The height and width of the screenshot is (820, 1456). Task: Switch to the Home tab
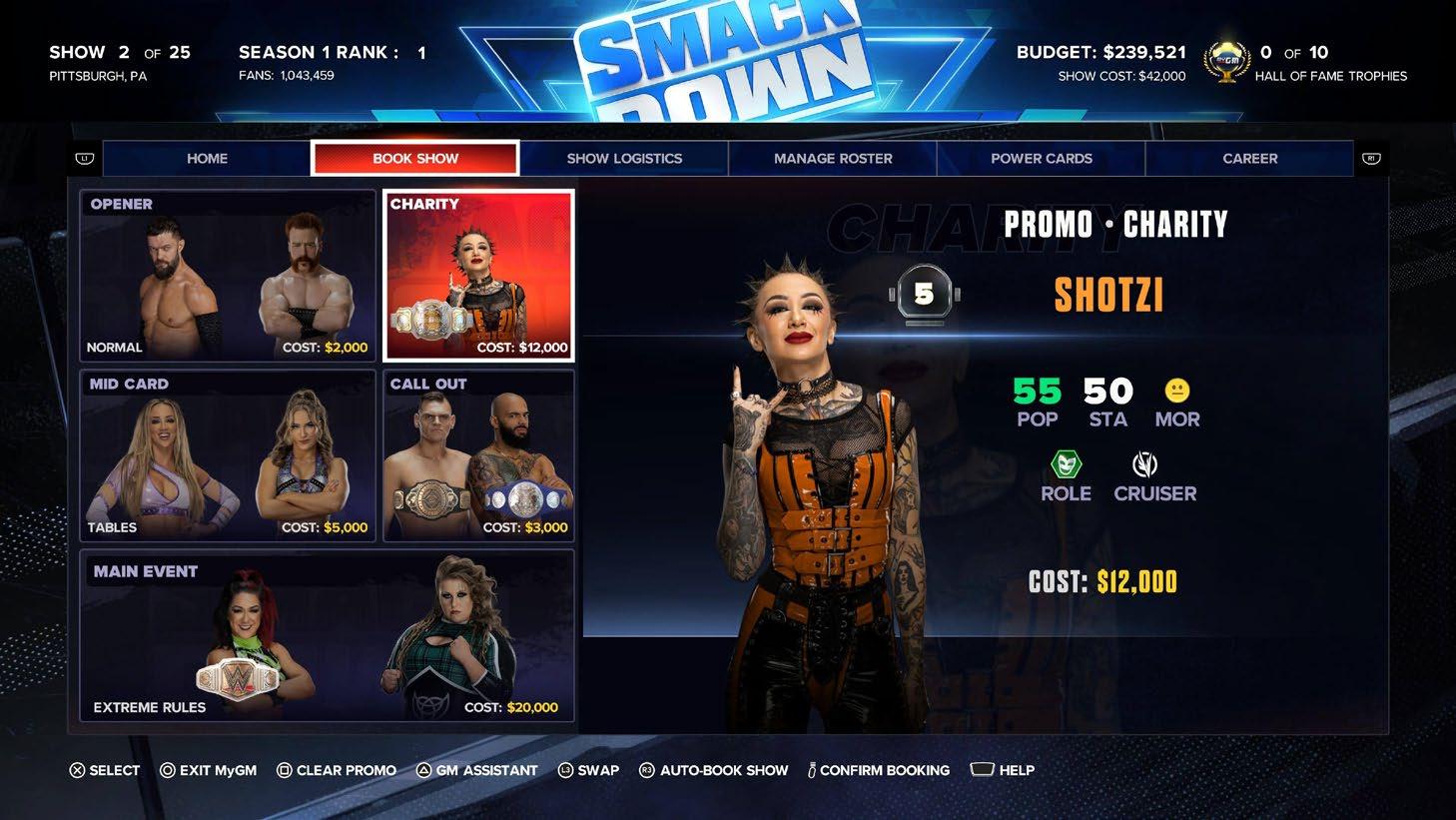pos(207,158)
